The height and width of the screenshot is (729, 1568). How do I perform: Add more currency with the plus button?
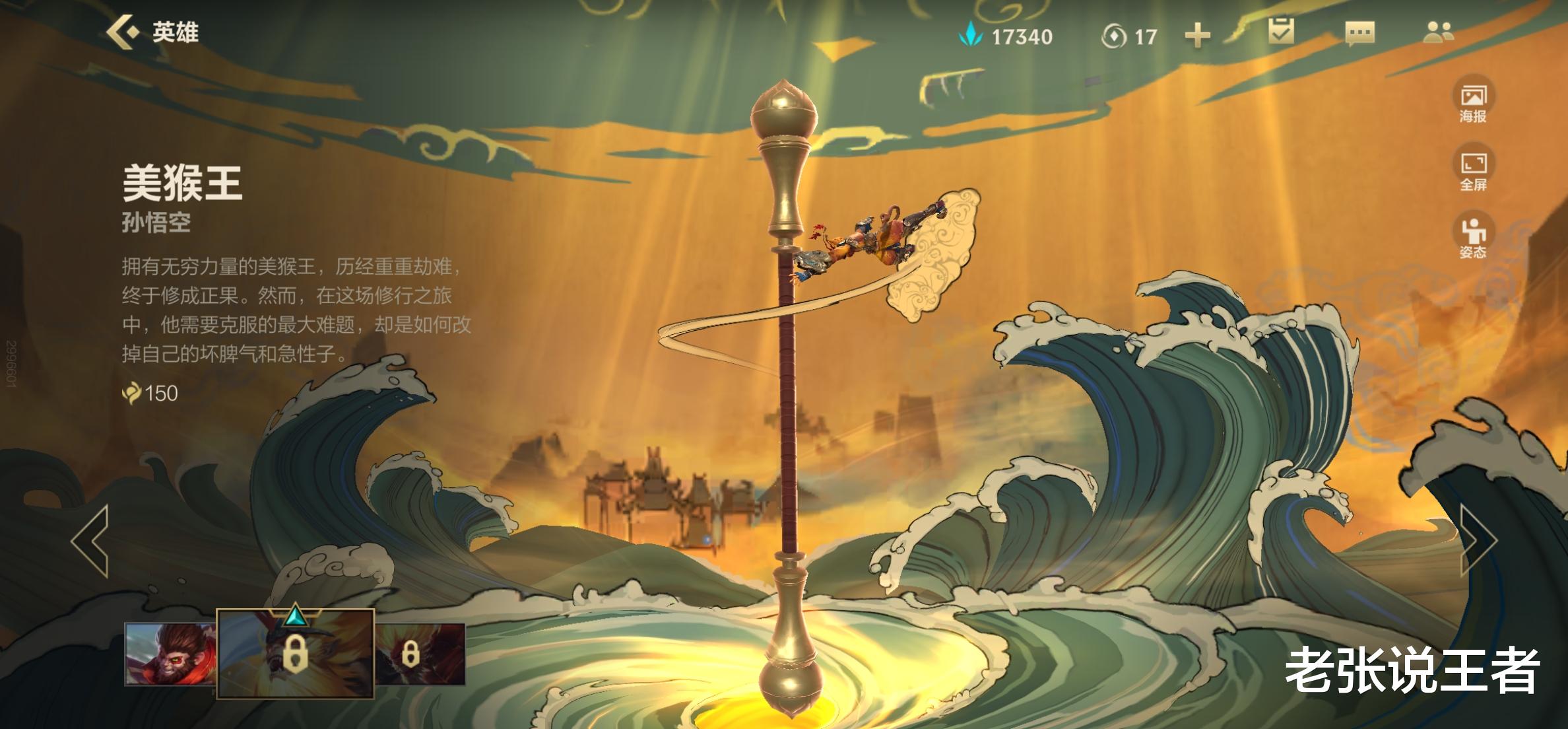pos(1197,36)
